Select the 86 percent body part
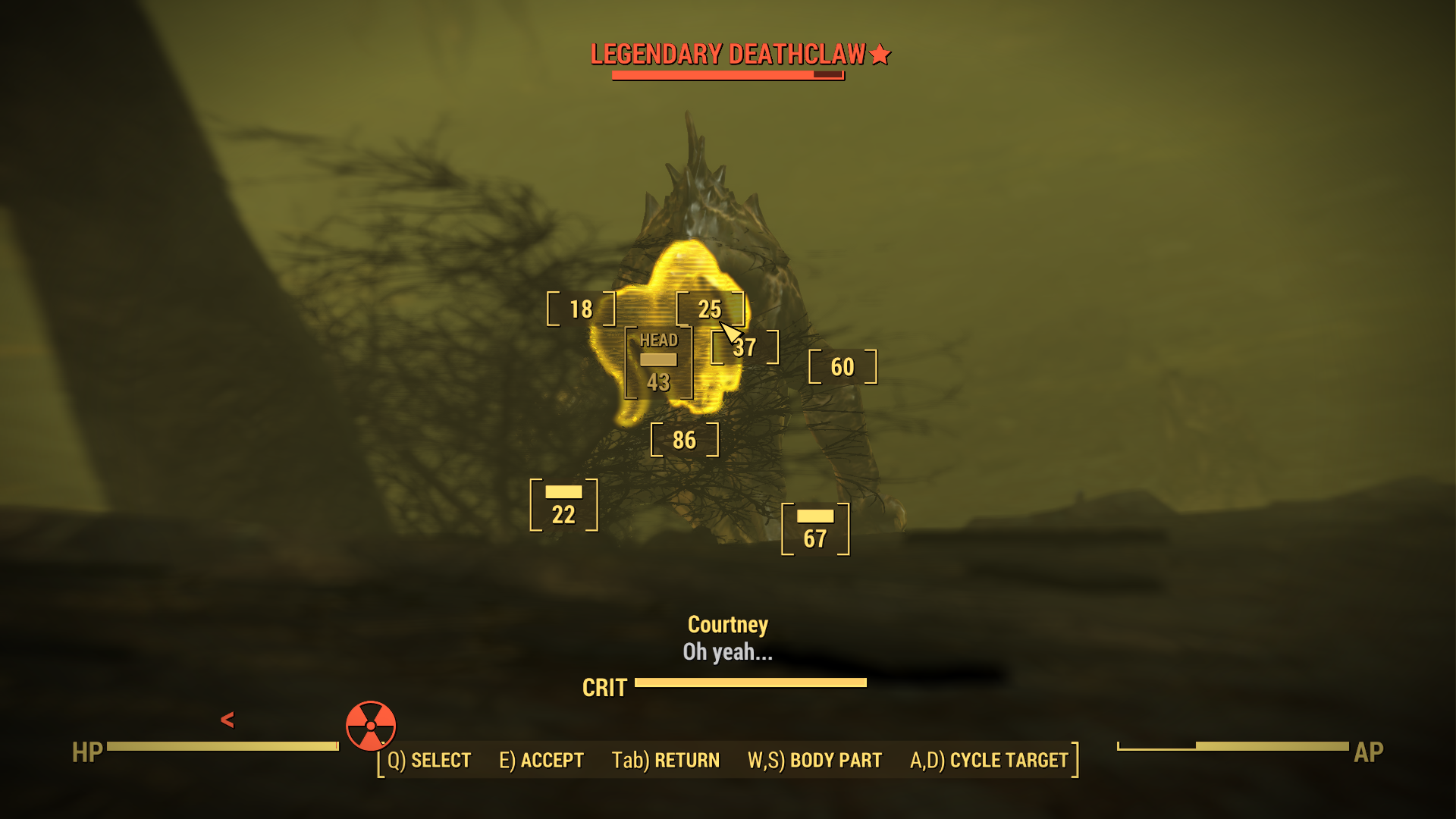This screenshot has height=819, width=1456. pyautogui.click(x=684, y=440)
